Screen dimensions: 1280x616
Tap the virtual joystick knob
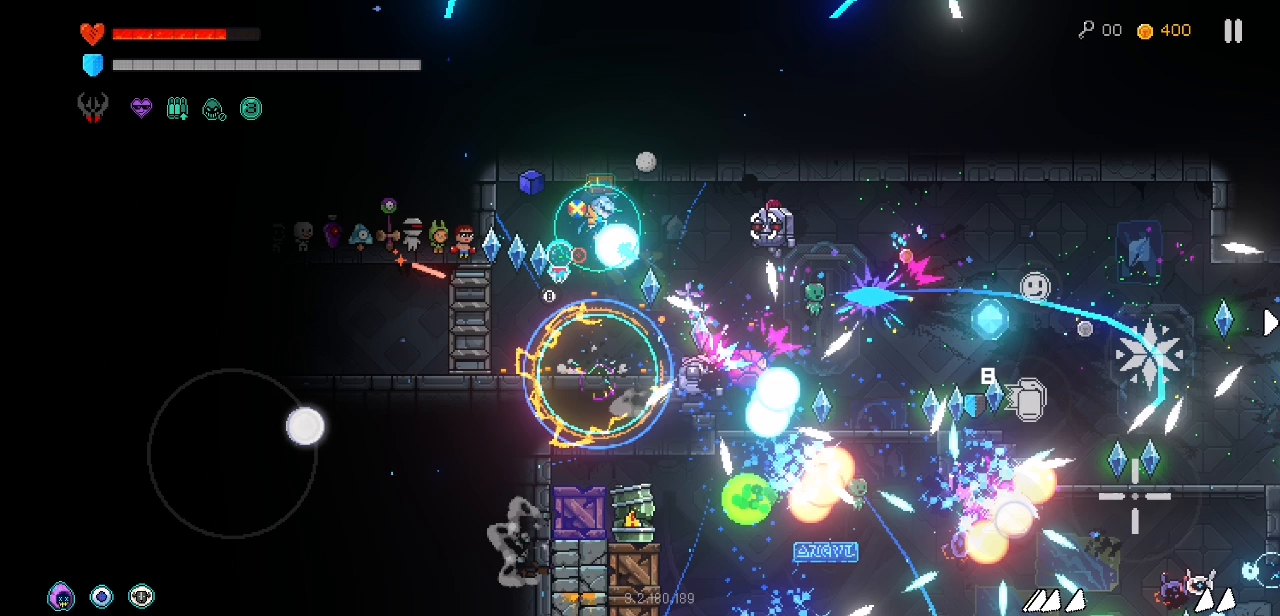[x=305, y=426]
